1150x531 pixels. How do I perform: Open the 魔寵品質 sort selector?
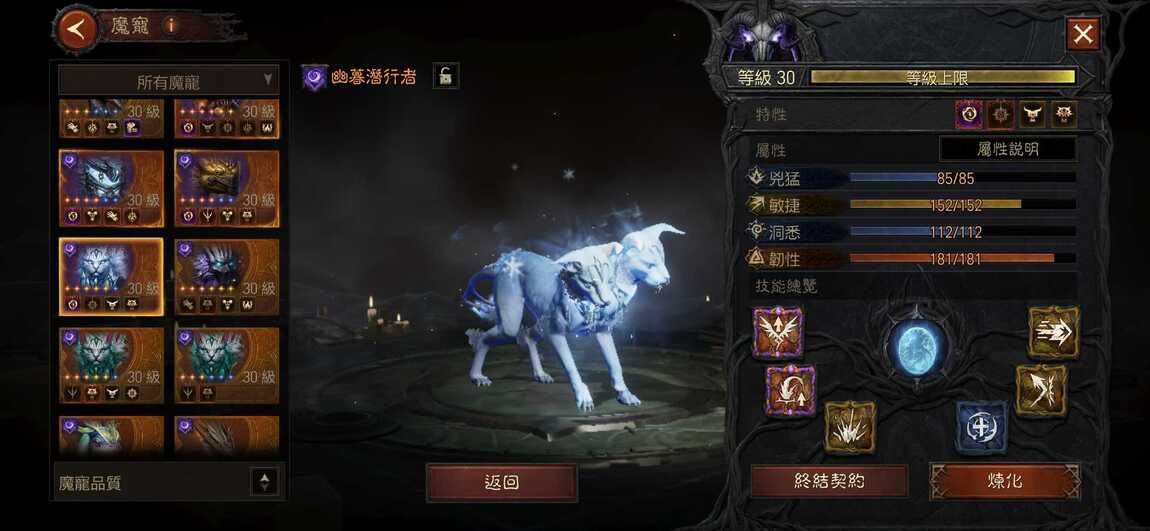pos(264,482)
